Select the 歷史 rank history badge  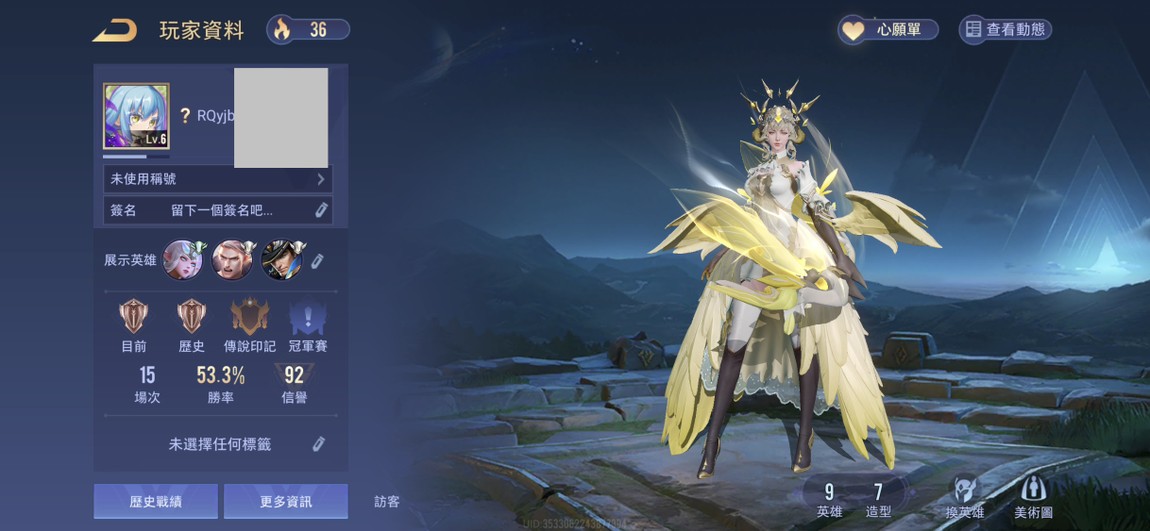tap(192, 318)
